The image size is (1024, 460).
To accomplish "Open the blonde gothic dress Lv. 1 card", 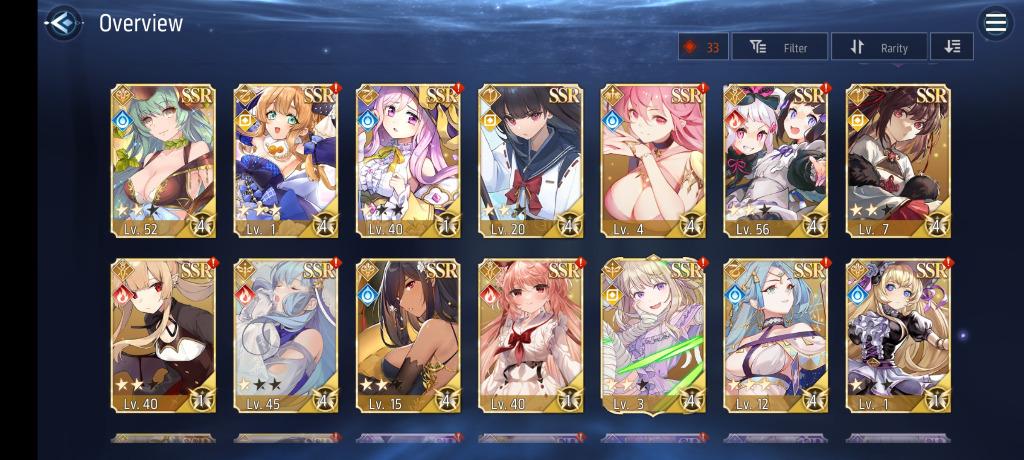I will (x=898, y=335).
